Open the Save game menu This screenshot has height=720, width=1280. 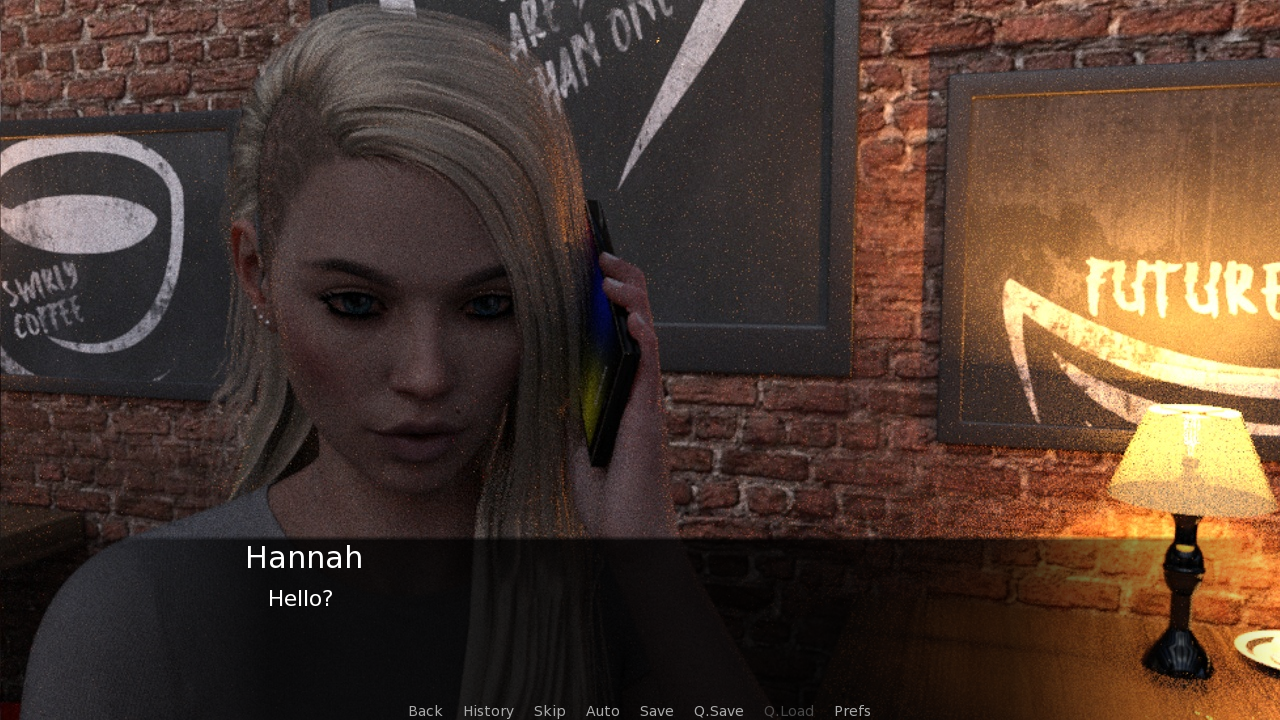pyautogui.click(x=656, y=711)
